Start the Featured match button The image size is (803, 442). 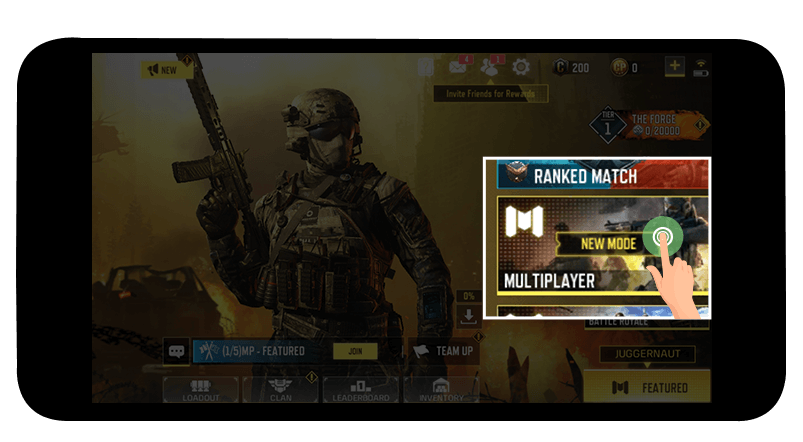coord(648,387)
